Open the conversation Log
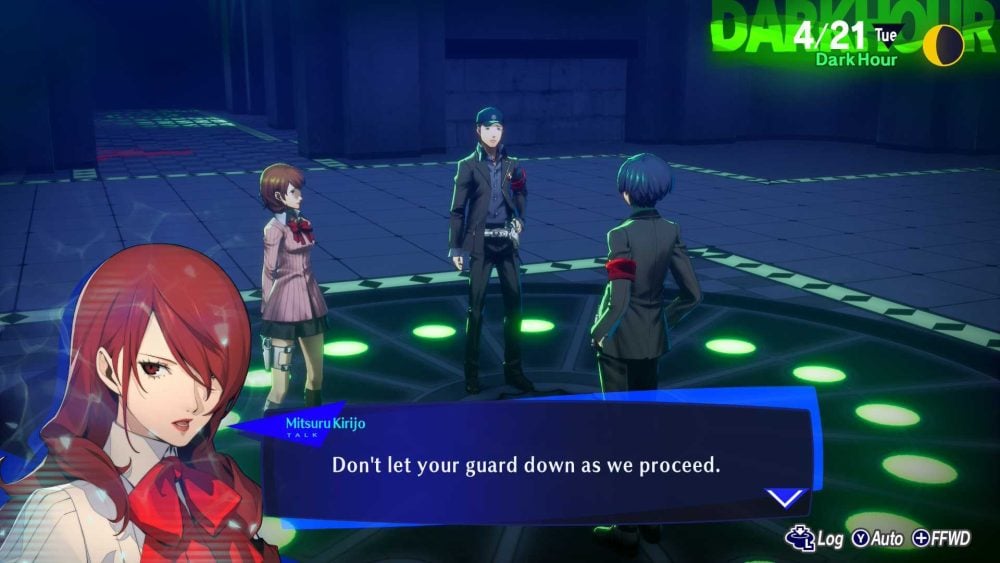The height and width of the screenshot is (563, 1000). point(815,539)
